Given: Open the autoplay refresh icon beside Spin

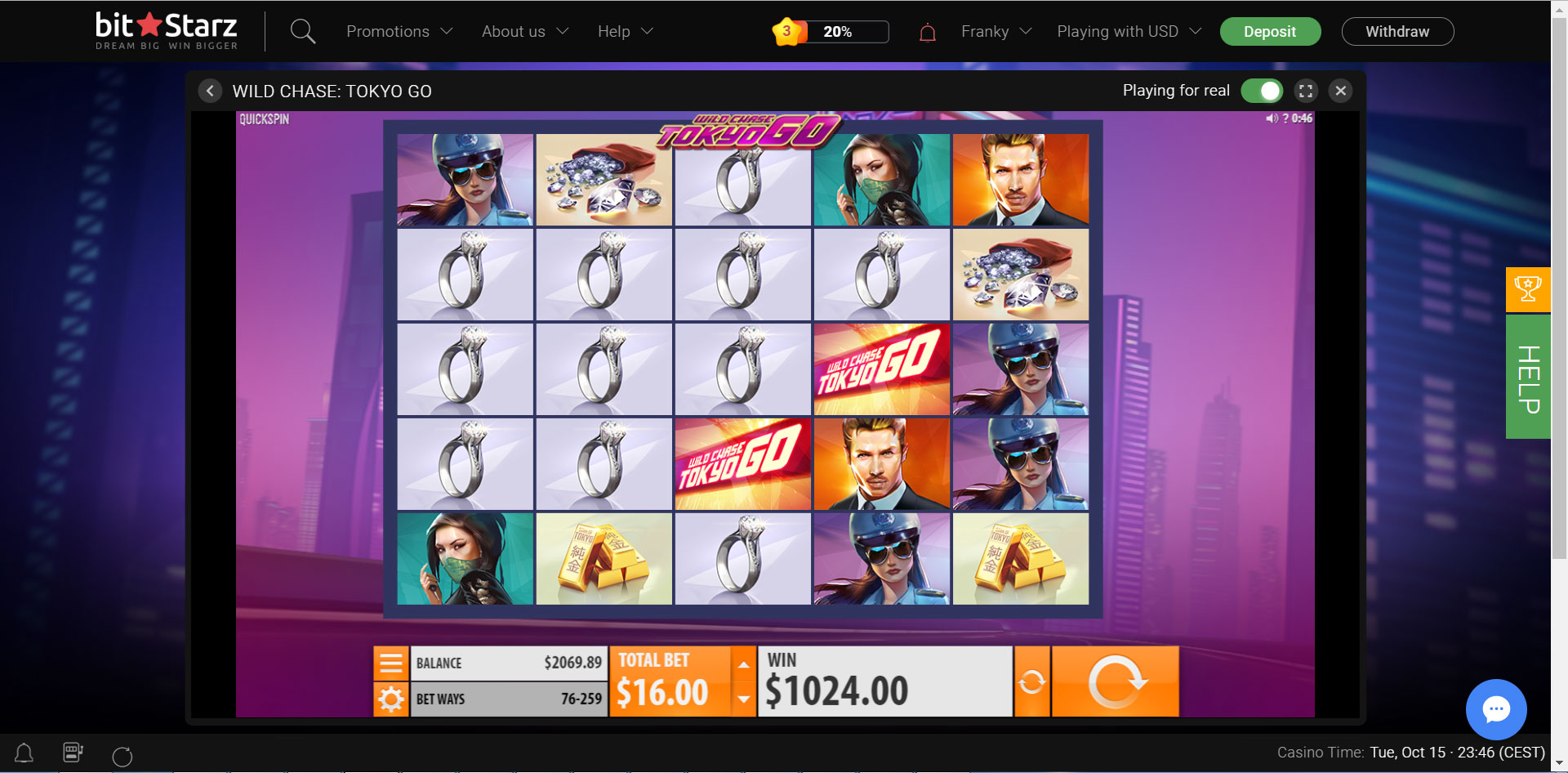Looking at the screenshot, I should tap(1031, 680).
